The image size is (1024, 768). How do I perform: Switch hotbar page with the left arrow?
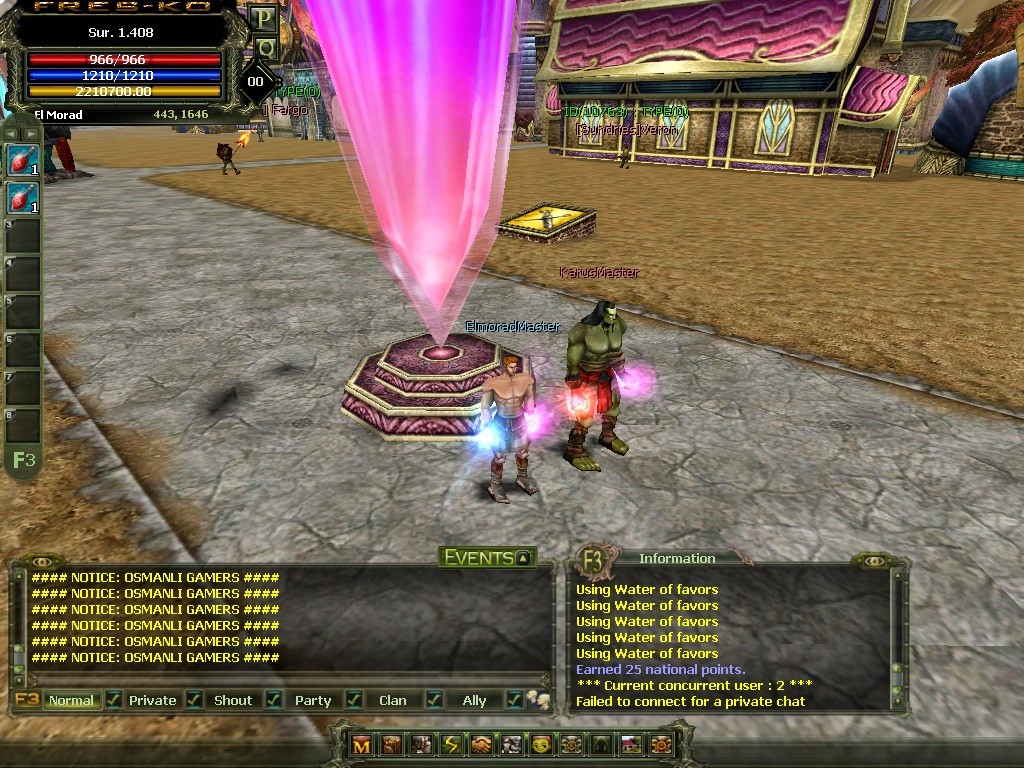click(x=10, y=133)
